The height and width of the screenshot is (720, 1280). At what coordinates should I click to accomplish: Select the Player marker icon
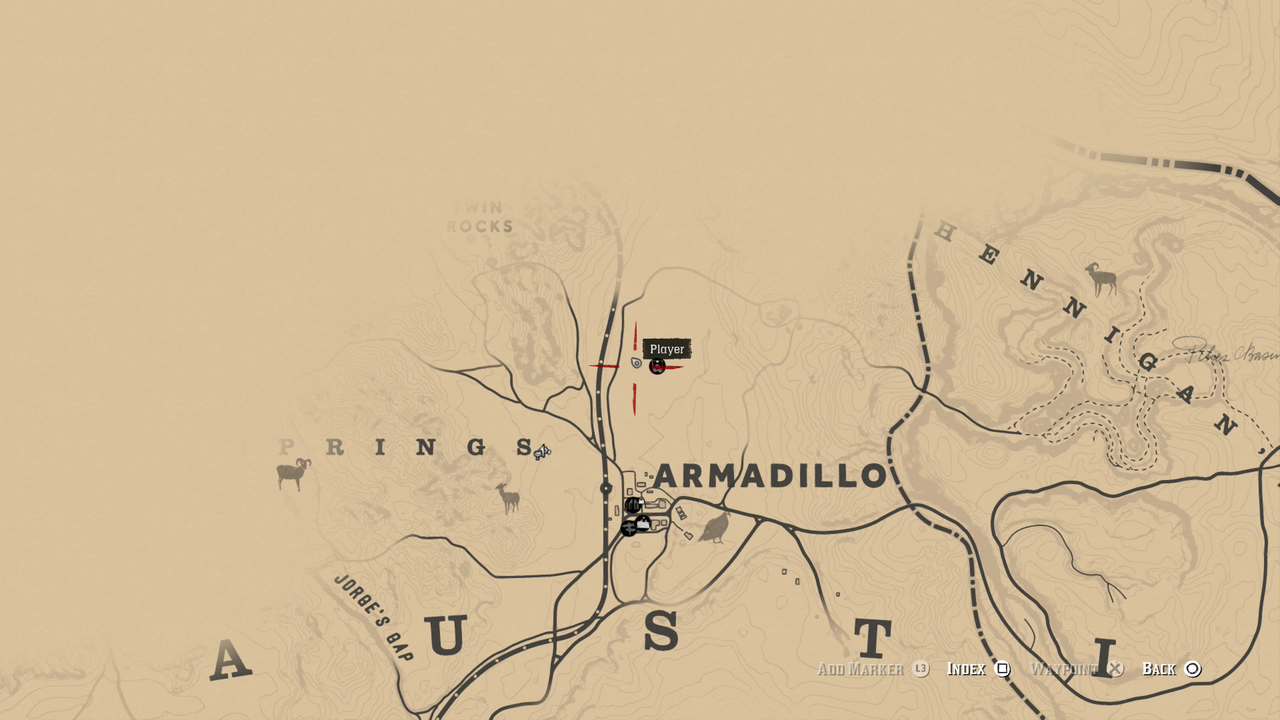point(657,367)
